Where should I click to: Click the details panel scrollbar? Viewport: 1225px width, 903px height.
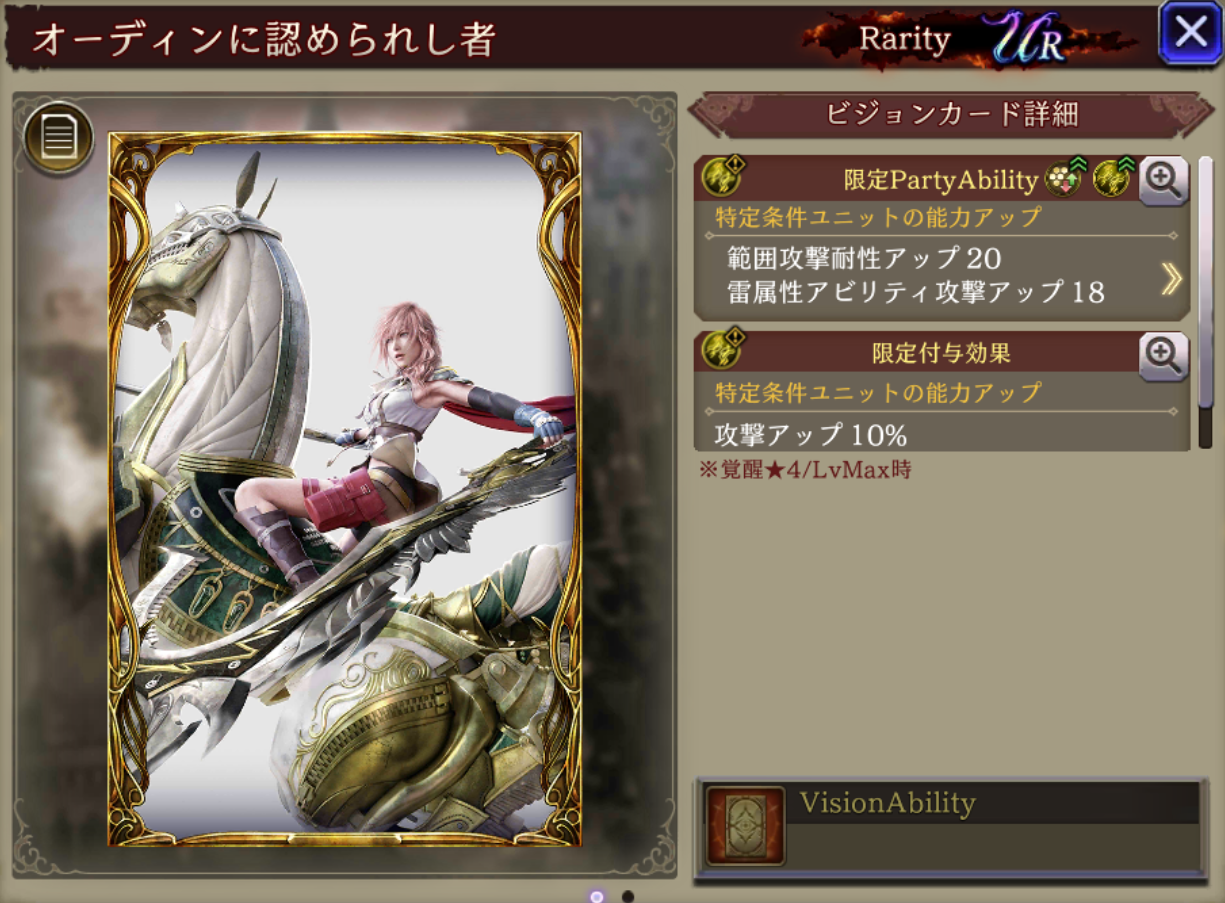1205,300
